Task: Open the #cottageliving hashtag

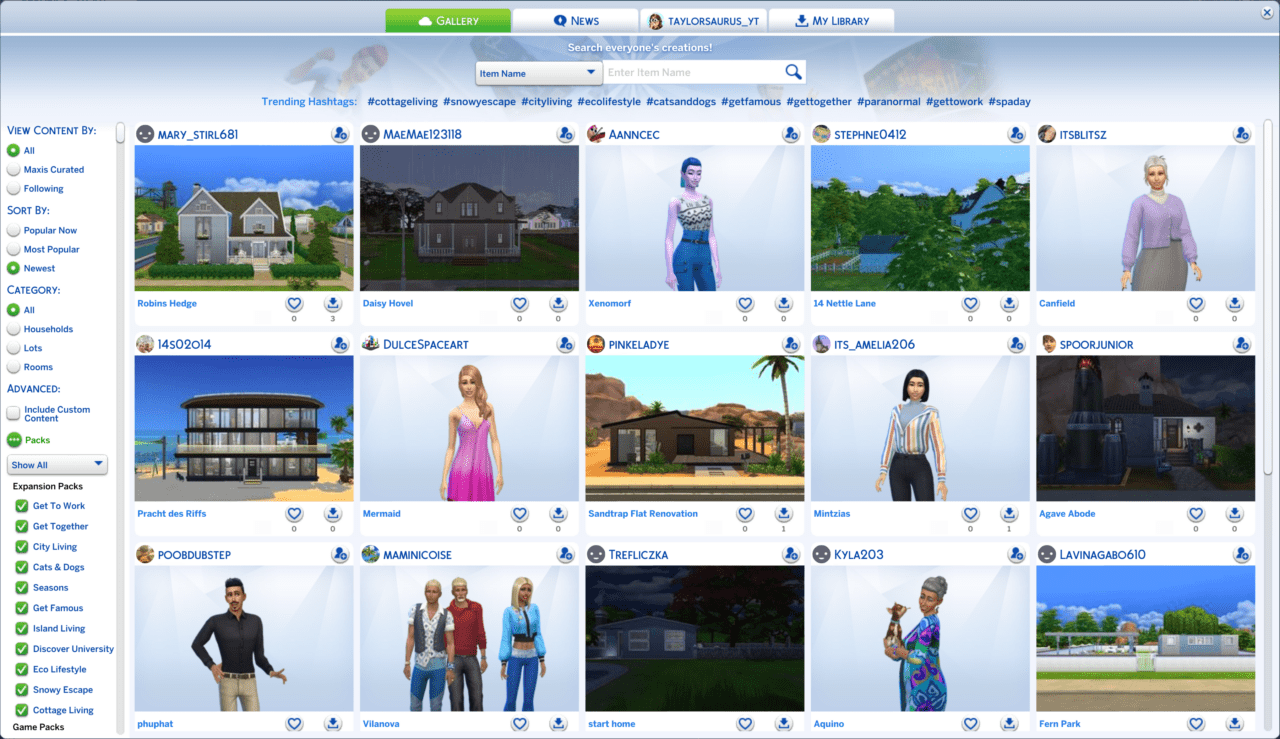Action: click(402, 101)
